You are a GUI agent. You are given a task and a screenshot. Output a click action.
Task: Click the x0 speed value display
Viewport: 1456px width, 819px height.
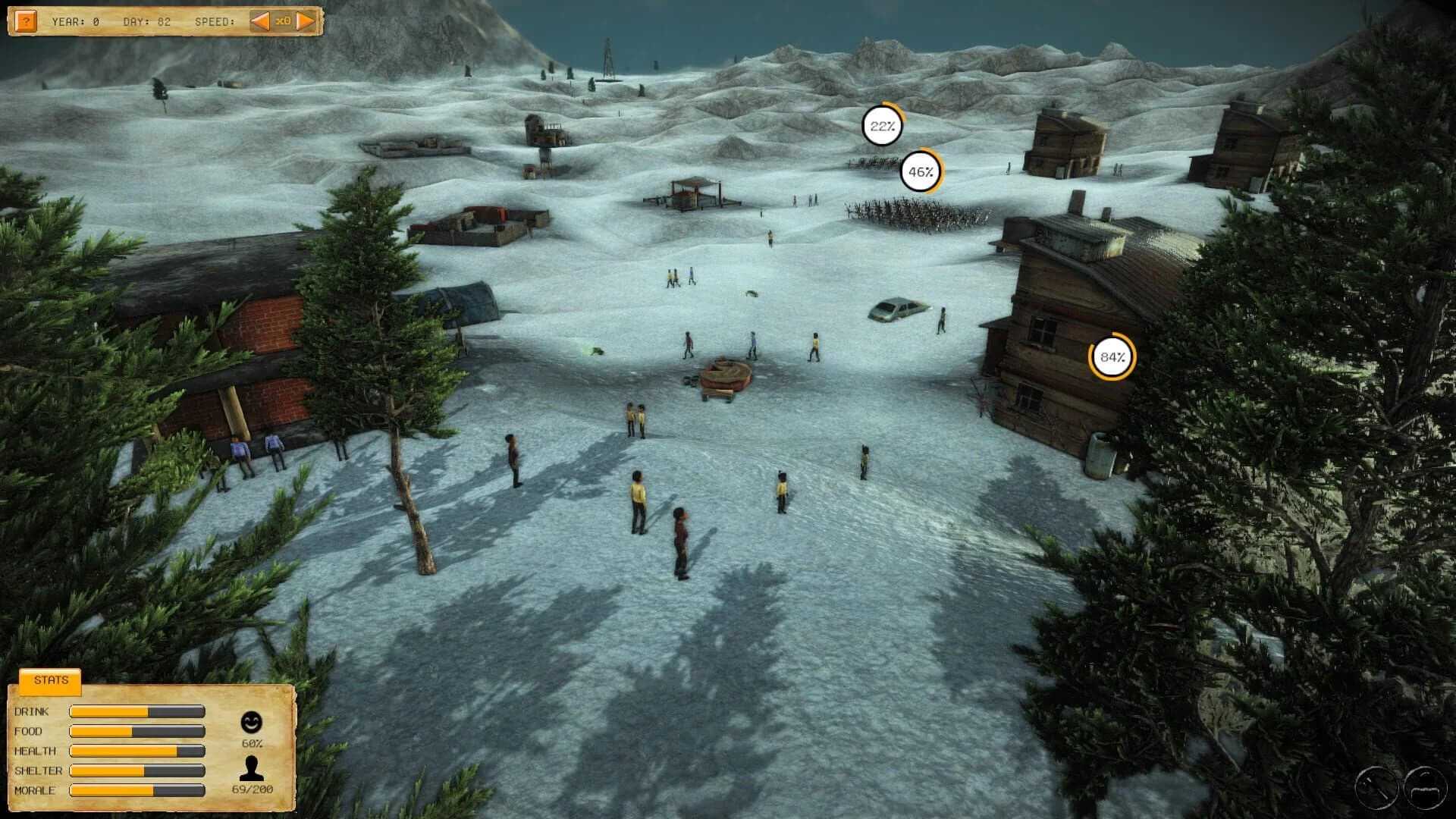click(x=282, y=20)
